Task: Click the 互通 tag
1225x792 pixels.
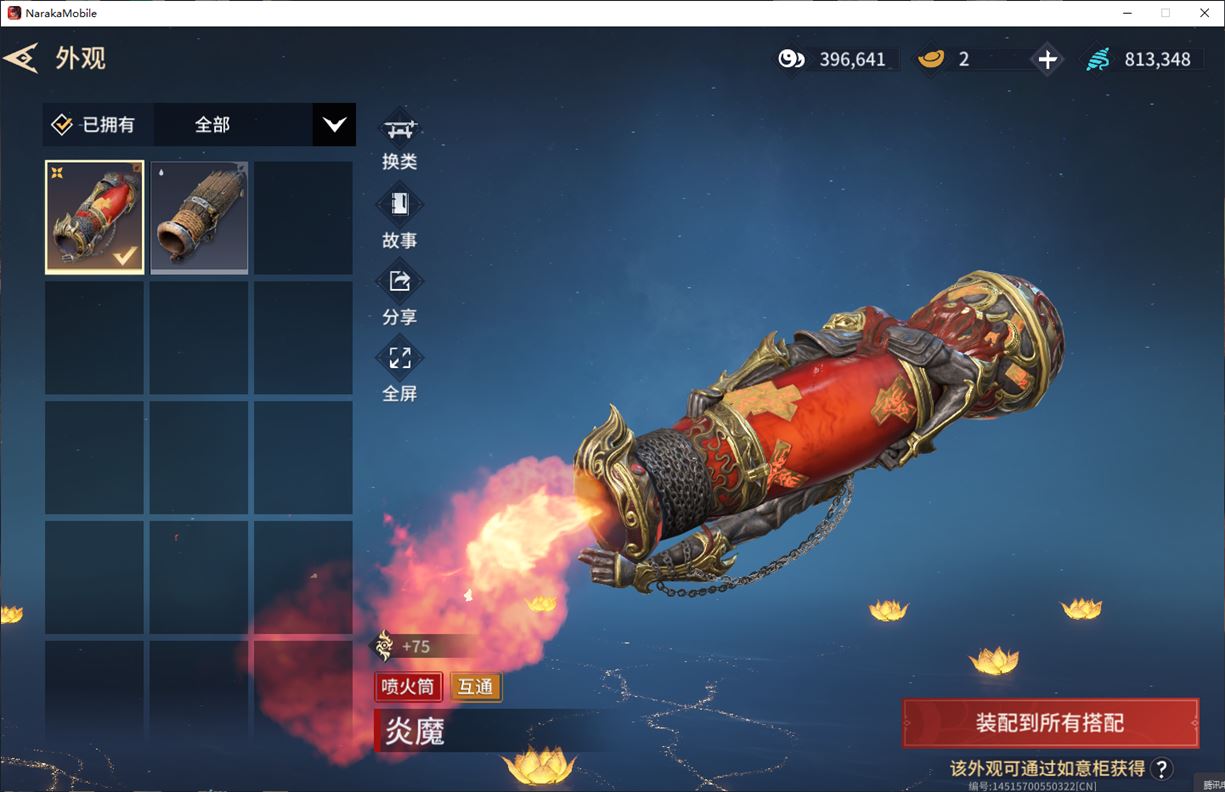Action: [x=476, y=687]
